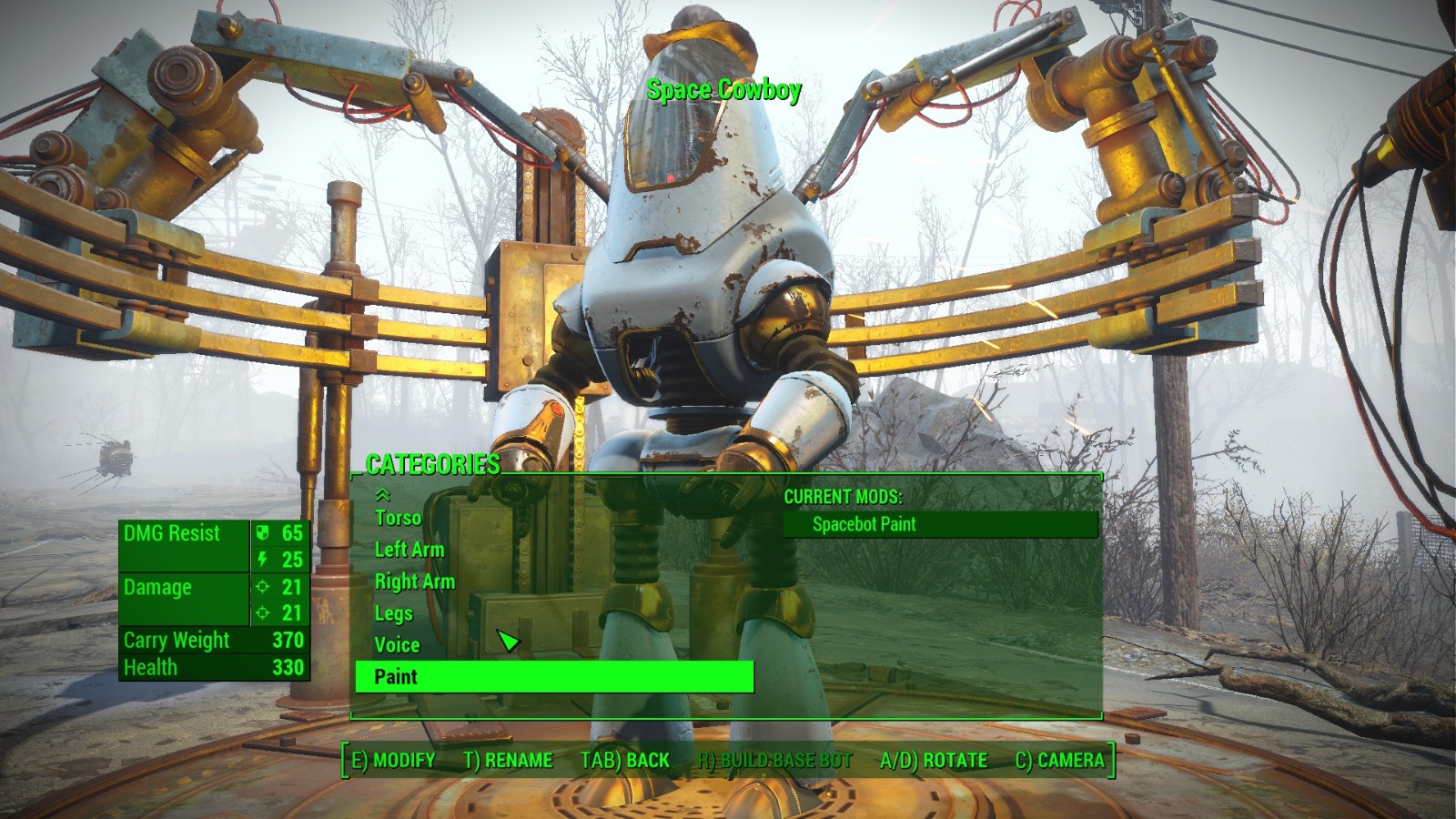Select the highlighted Paint category
The width and height of the screenshot is (1456, 819).
click(395, 677)
